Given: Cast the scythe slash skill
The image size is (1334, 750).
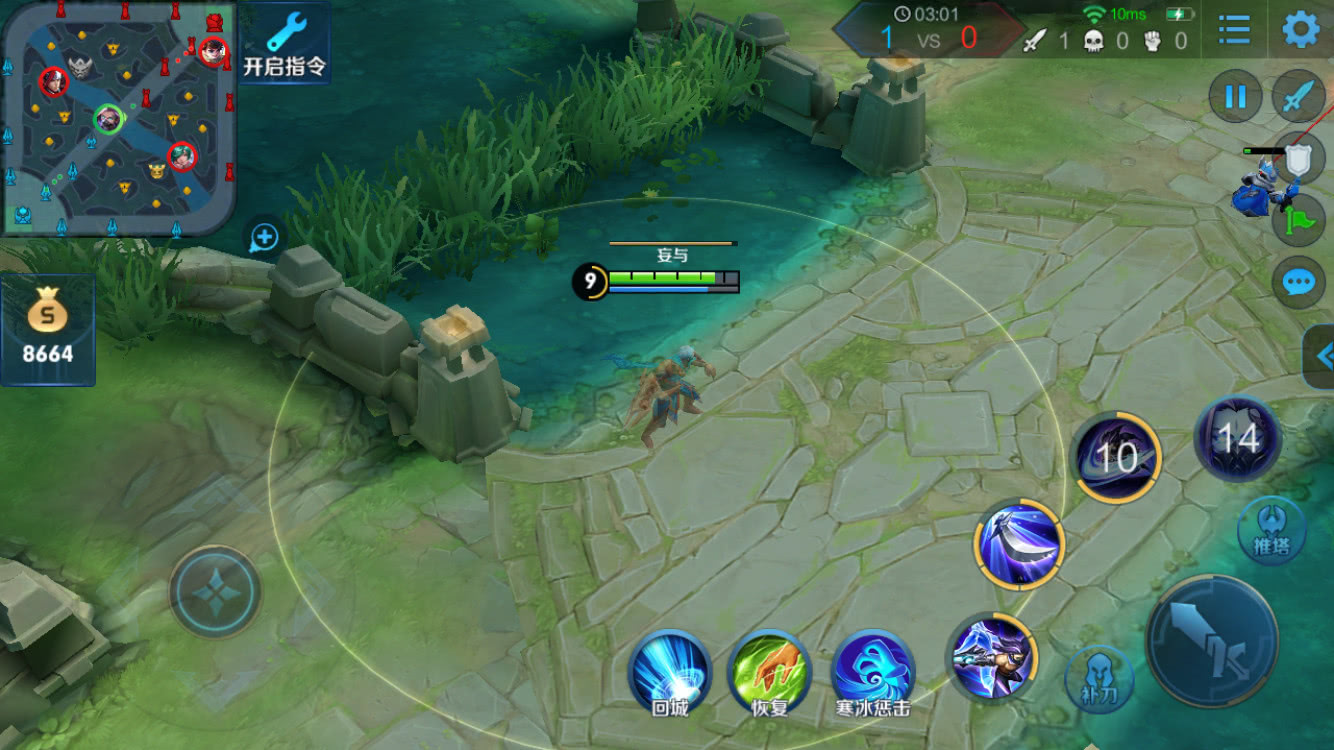Looking at the screenshot, I should (1018, 545).
